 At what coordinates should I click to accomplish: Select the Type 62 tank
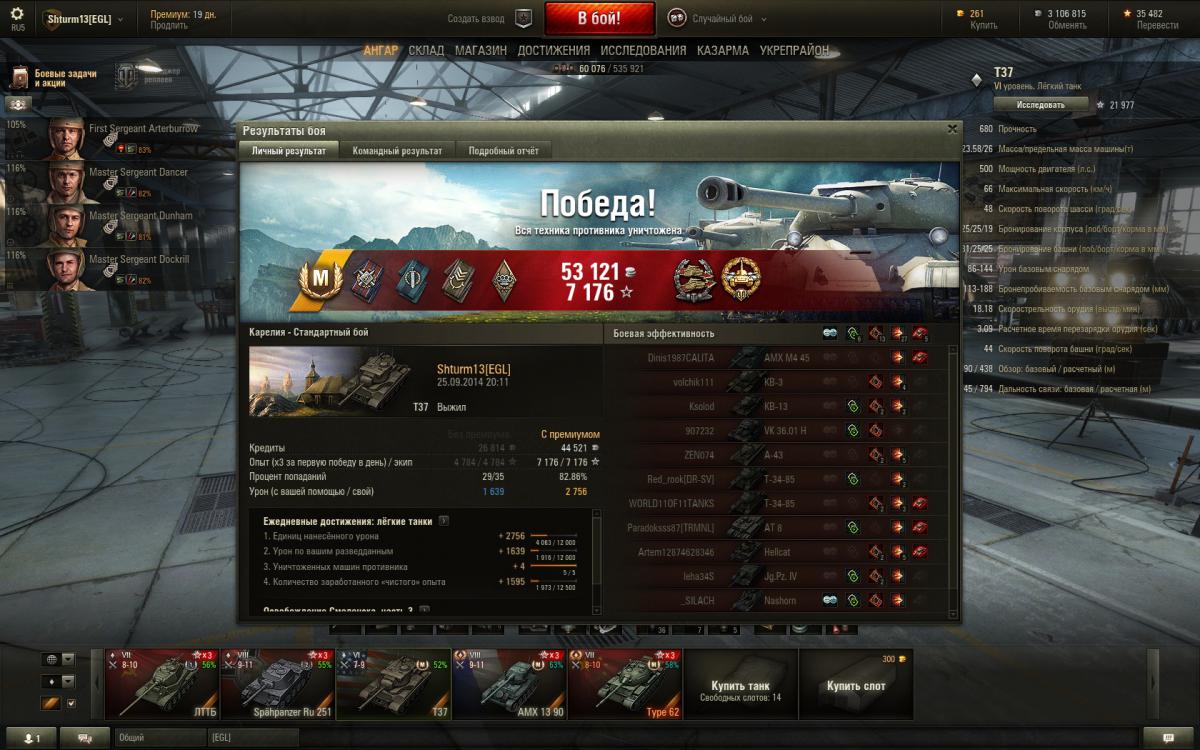(625, 682)
